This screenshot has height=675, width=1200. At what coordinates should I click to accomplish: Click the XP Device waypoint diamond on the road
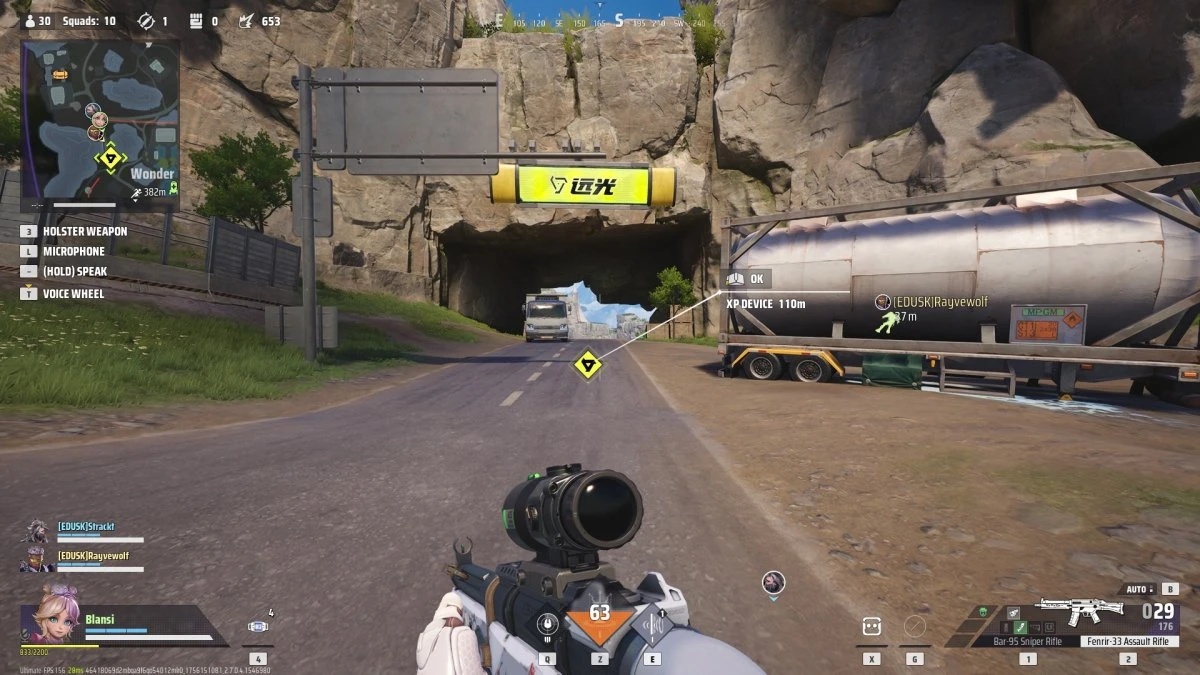click(587, 364)
